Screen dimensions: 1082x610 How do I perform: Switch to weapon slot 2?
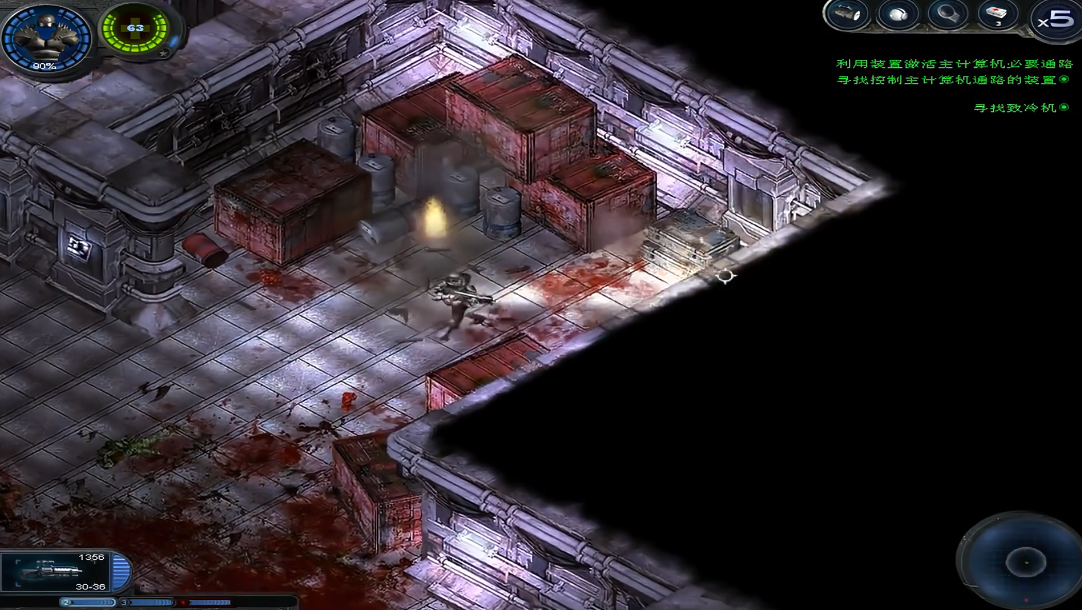click(x=88, y=602)
